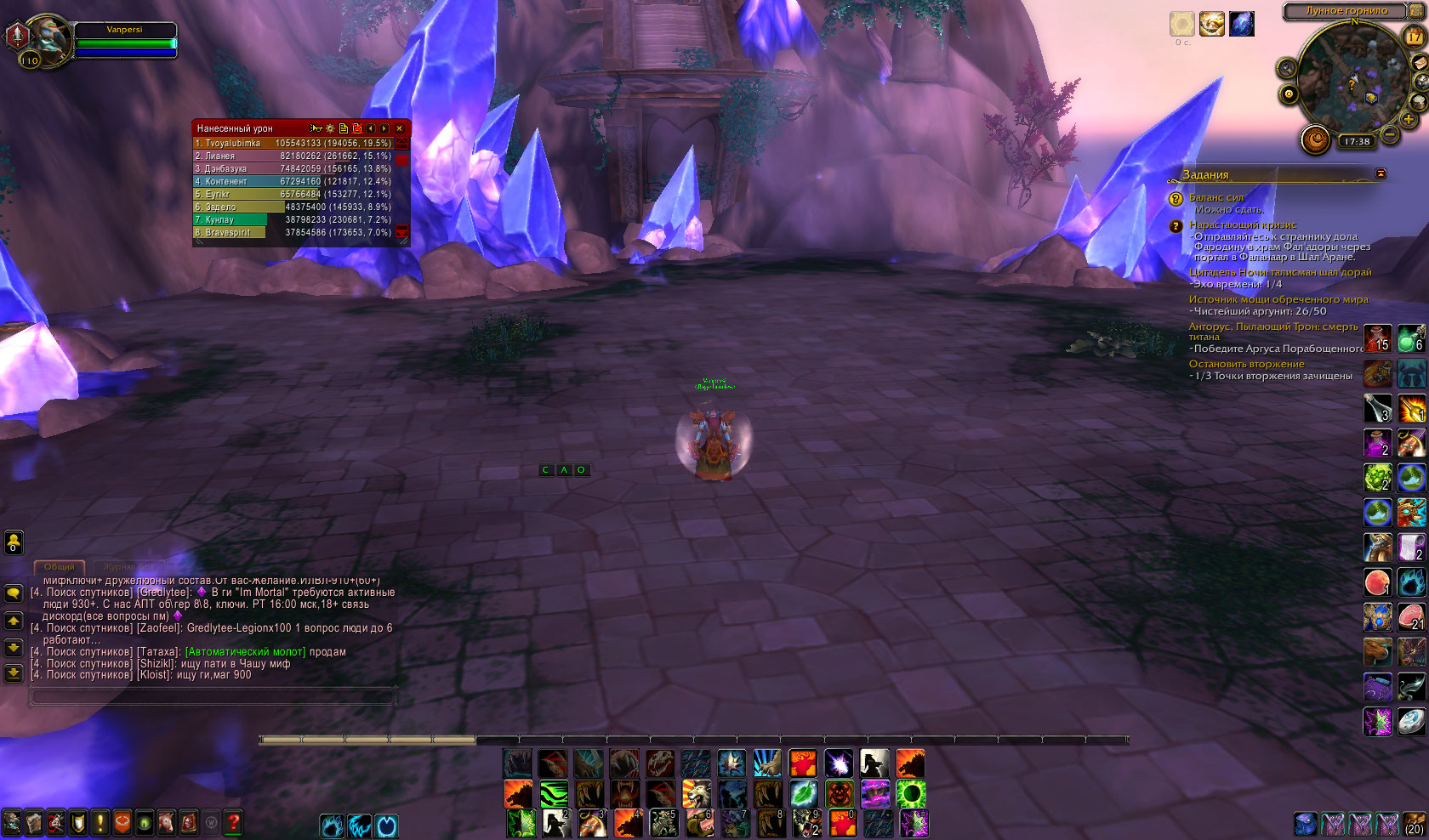
Task: Open the calendar showing day 17
Action: pyautogui.click(x=1414, y=37)
